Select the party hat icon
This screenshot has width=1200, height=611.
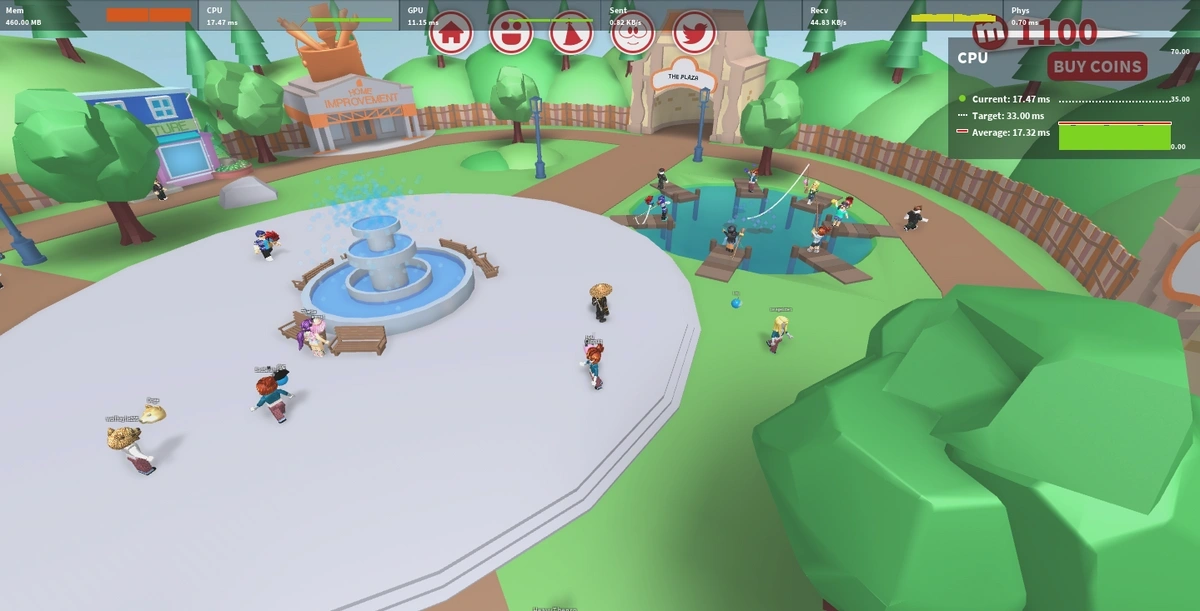(x=571, y=32)
